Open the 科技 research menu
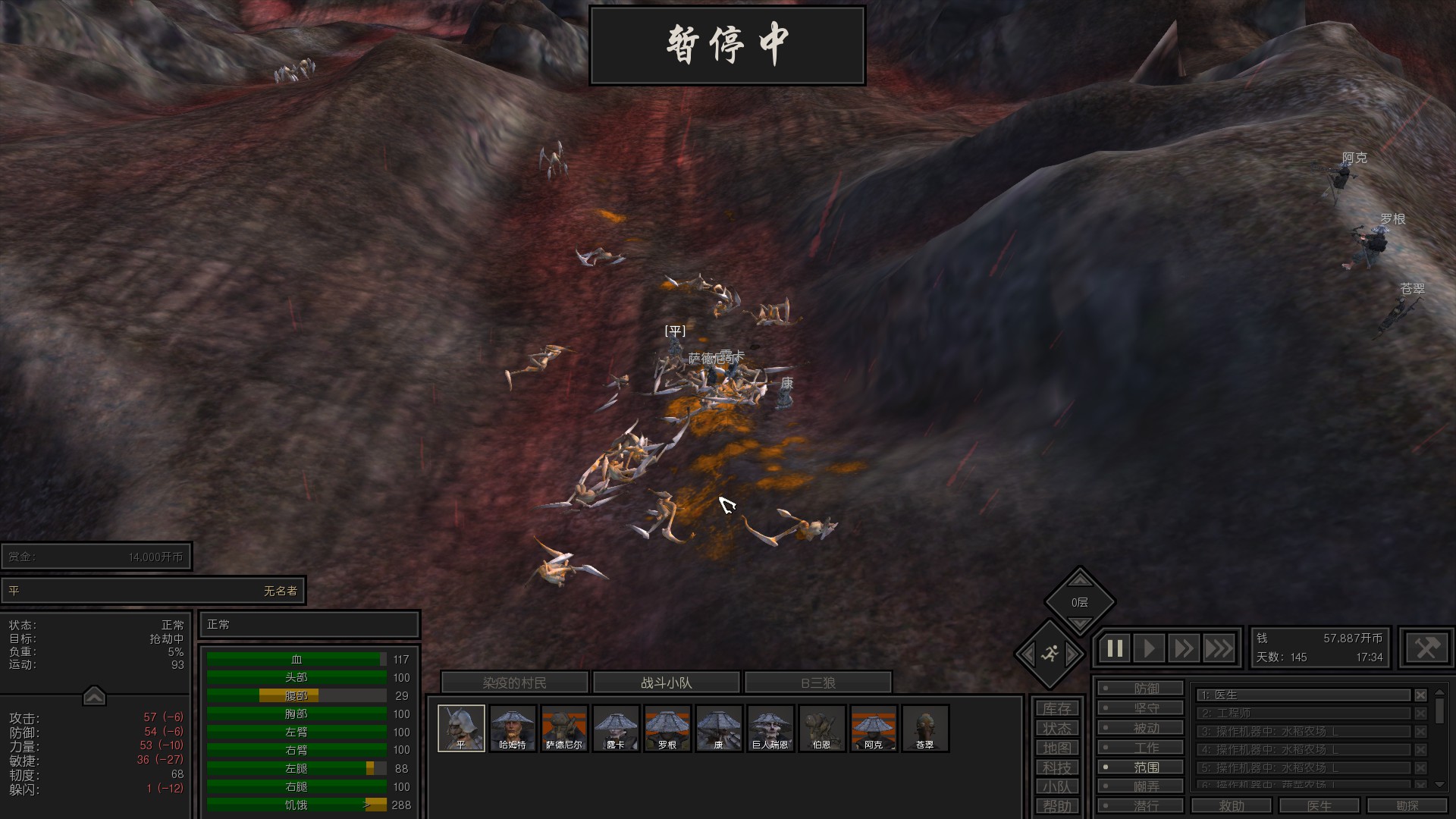Viewport: 1456px width, 819px height. tap(1056, 767)
